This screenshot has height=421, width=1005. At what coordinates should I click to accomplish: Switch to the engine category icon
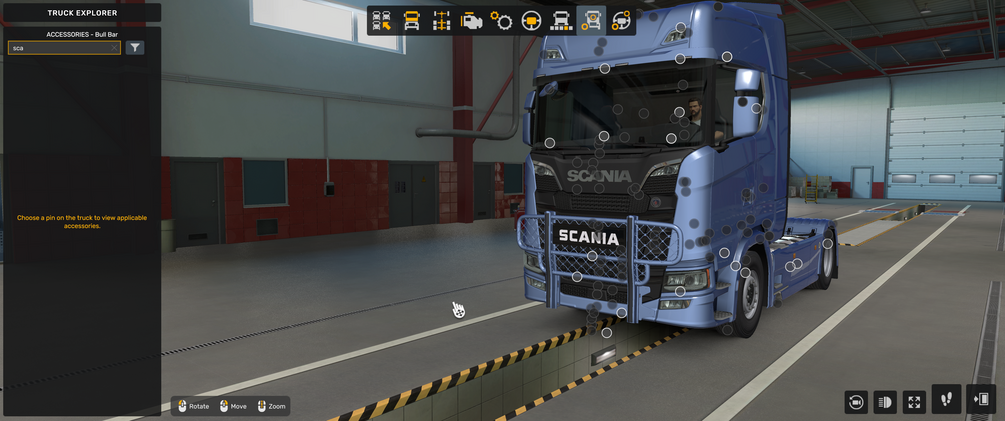(x=472, y=21)
